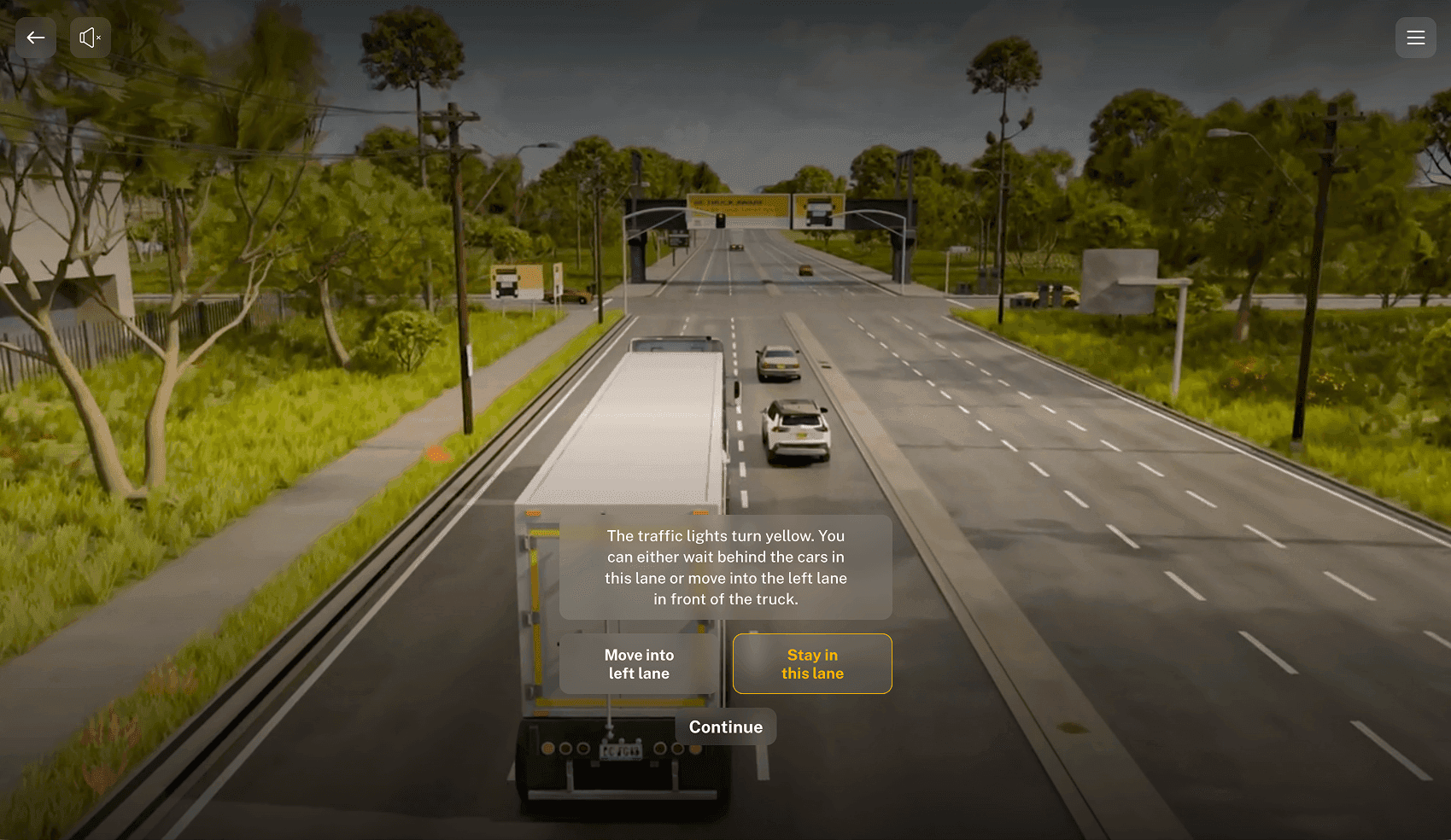Open the hamburger menu
This screenshot has width=1451, height=840.
click(1415, 38)
